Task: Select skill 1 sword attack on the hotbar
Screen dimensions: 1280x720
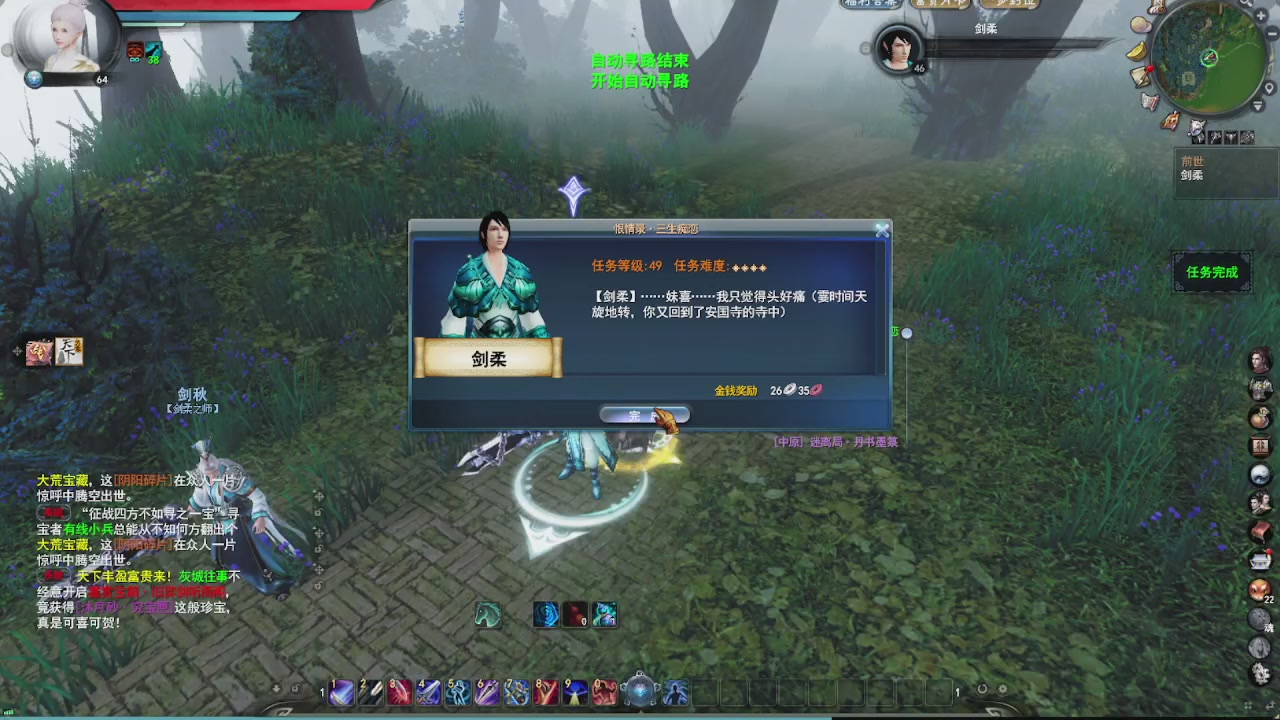Action: pyautogui.click(x=342, y=692)
